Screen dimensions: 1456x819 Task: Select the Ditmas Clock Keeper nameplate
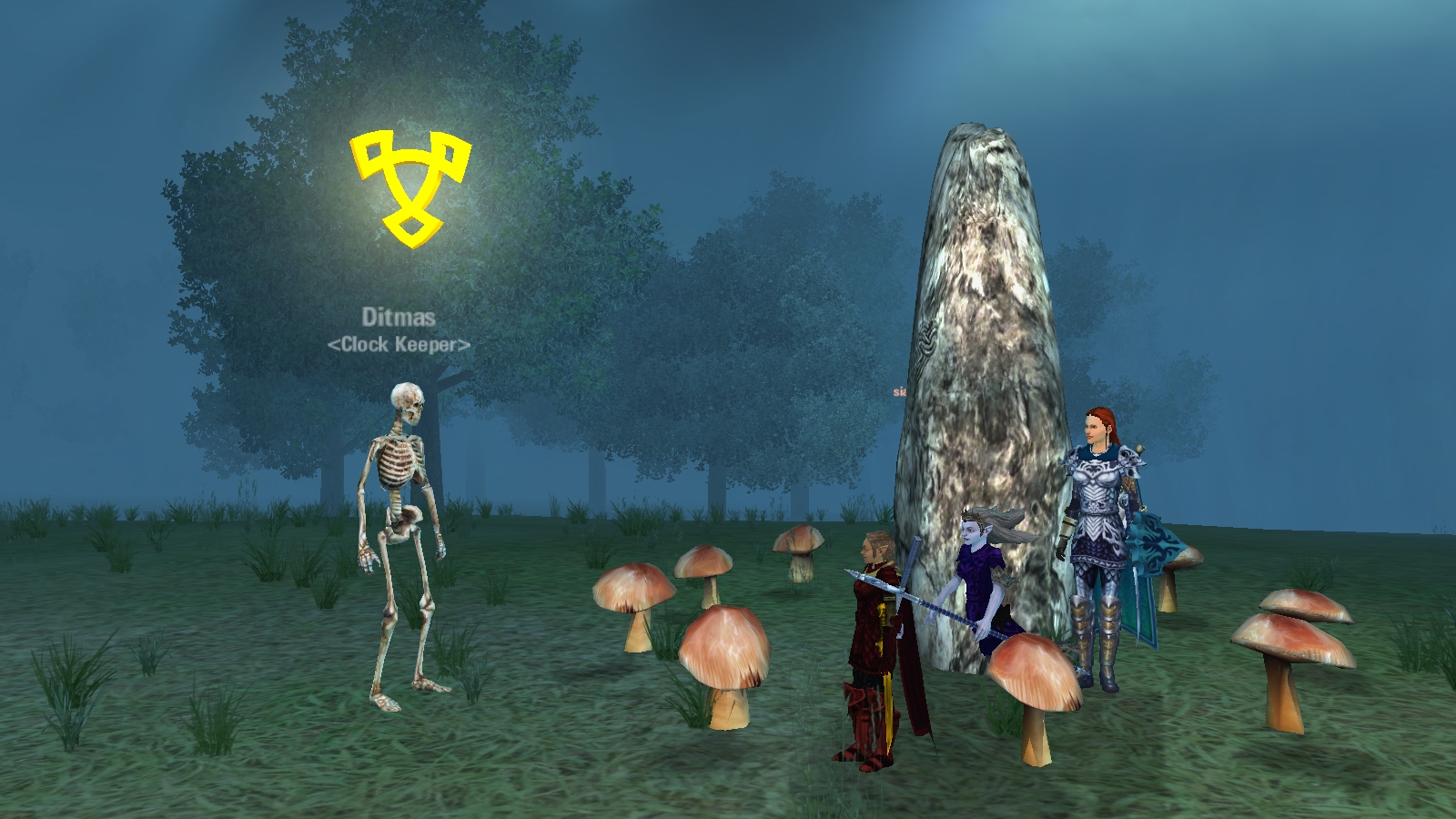[399, 329]
